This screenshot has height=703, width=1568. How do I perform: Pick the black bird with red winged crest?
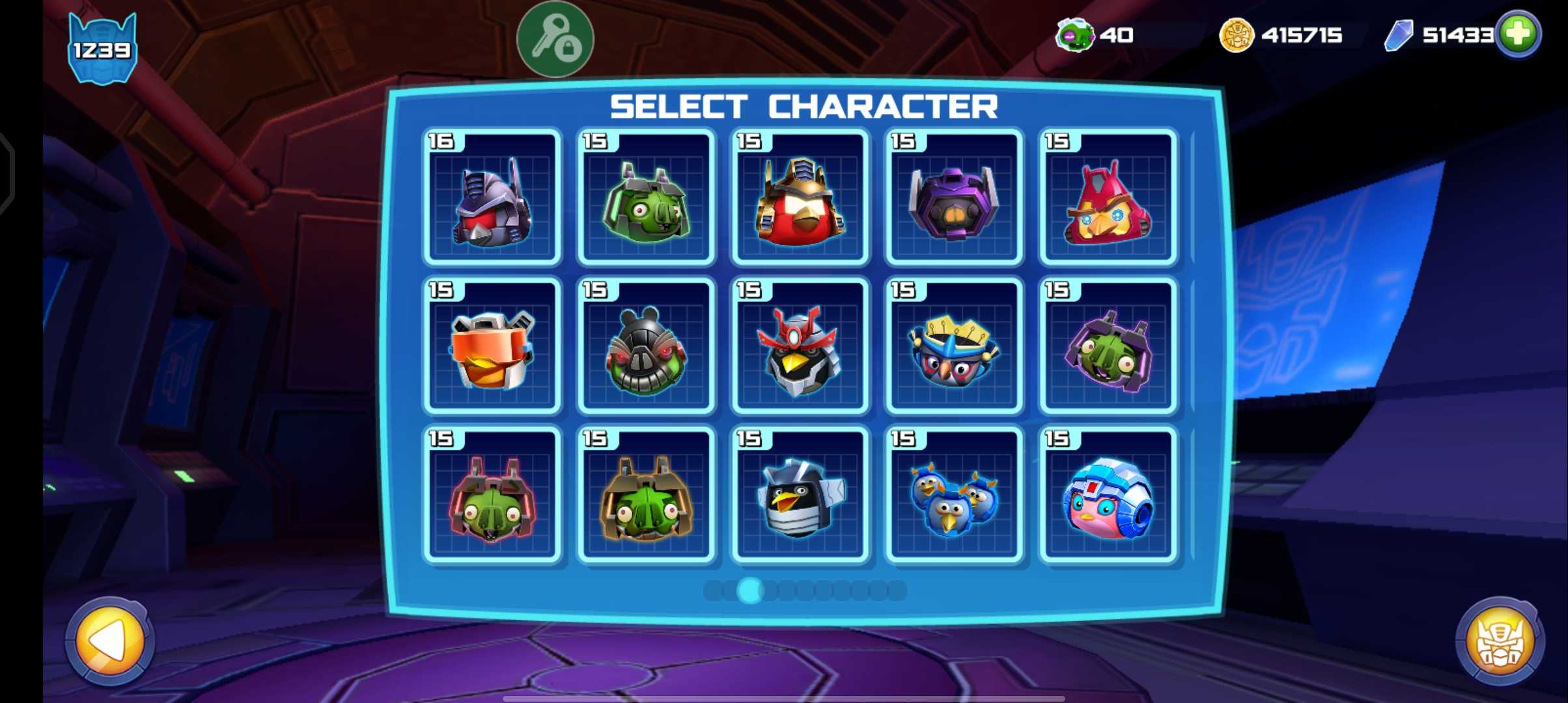[x=800, y=346]
